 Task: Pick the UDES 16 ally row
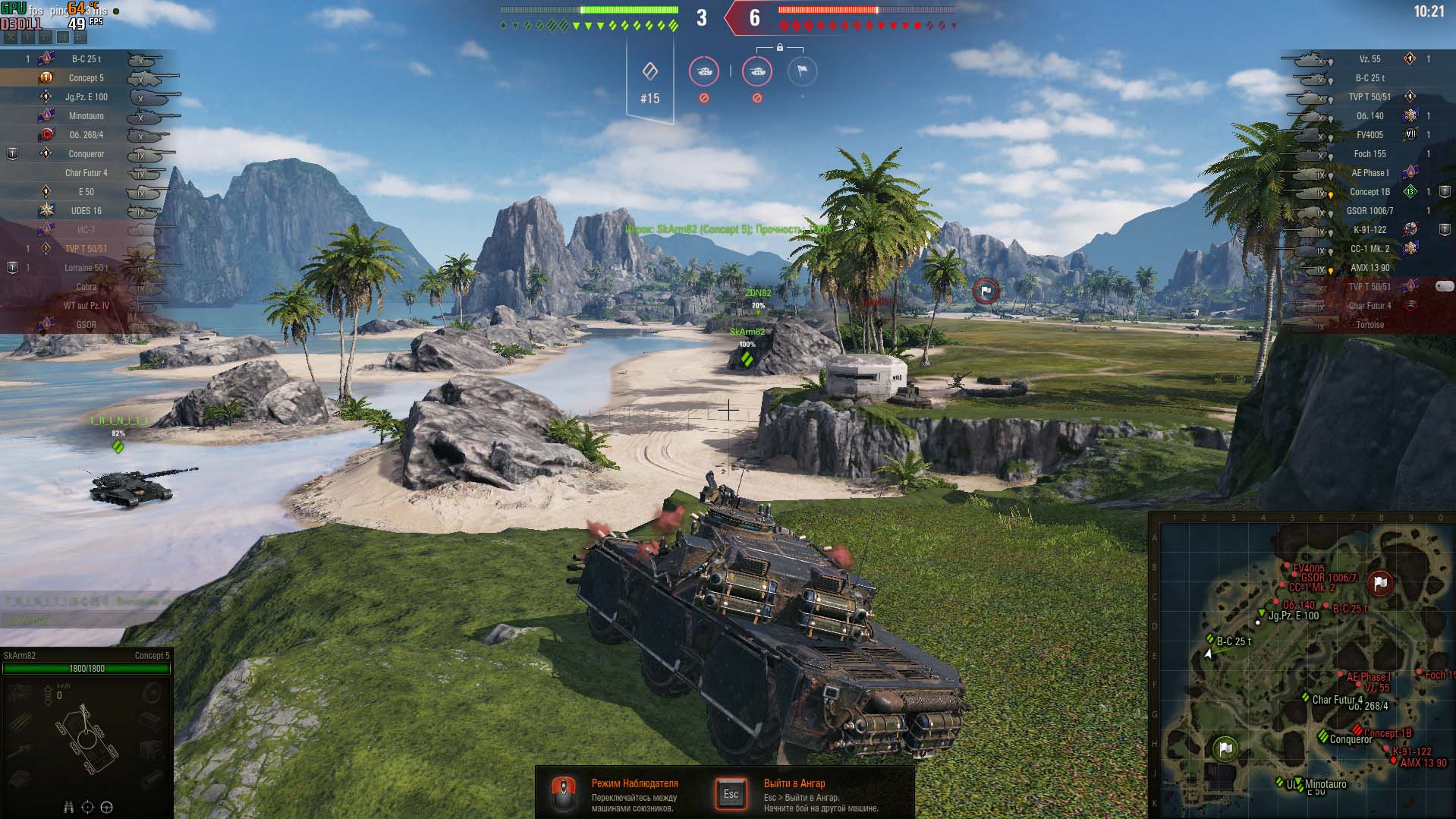click(86, 211)
